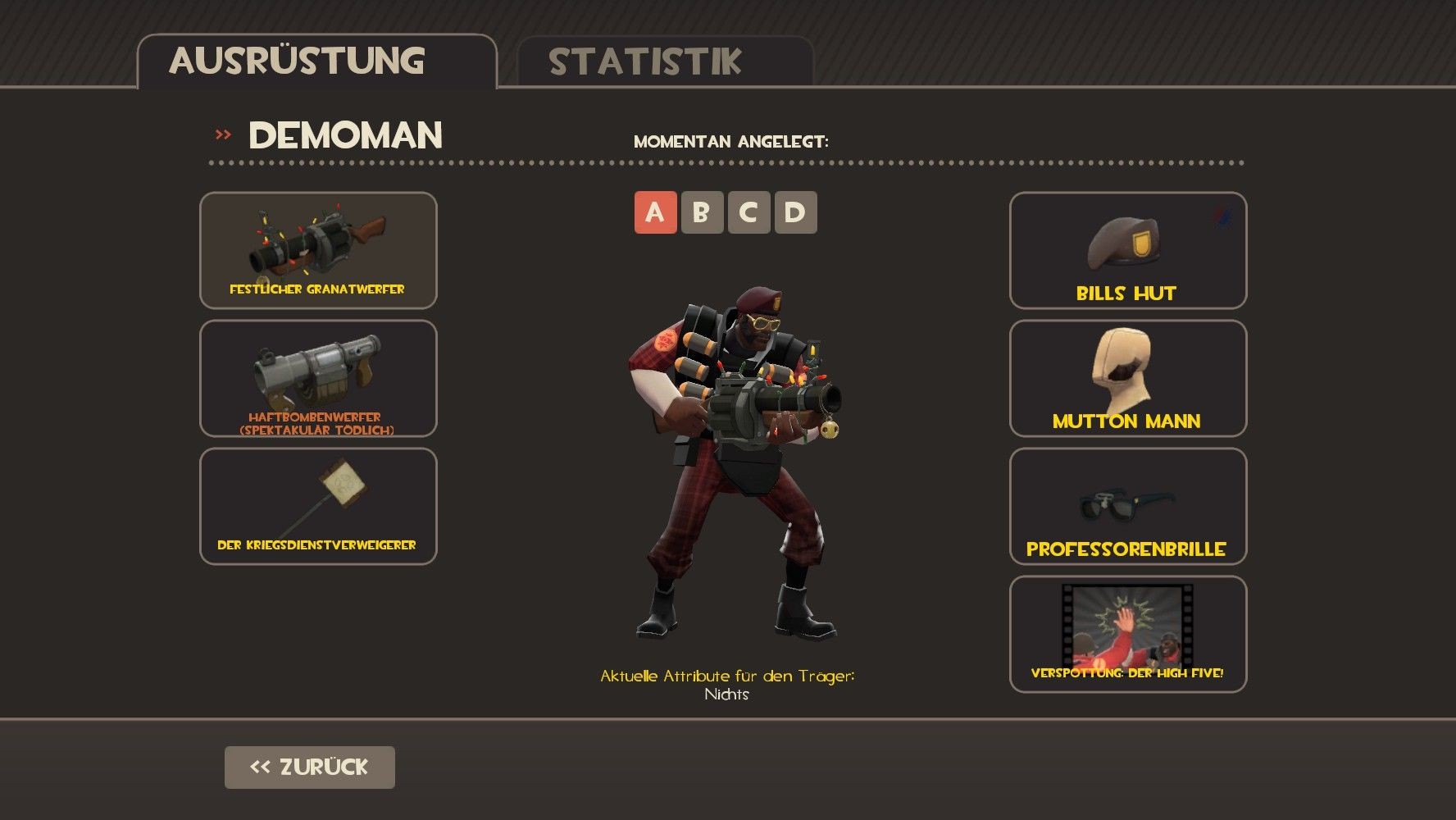Click the red arrows next to Demoman
The height and width of the screenshot is (820, 1456).
pyautogui.click(x=220, y=135)
